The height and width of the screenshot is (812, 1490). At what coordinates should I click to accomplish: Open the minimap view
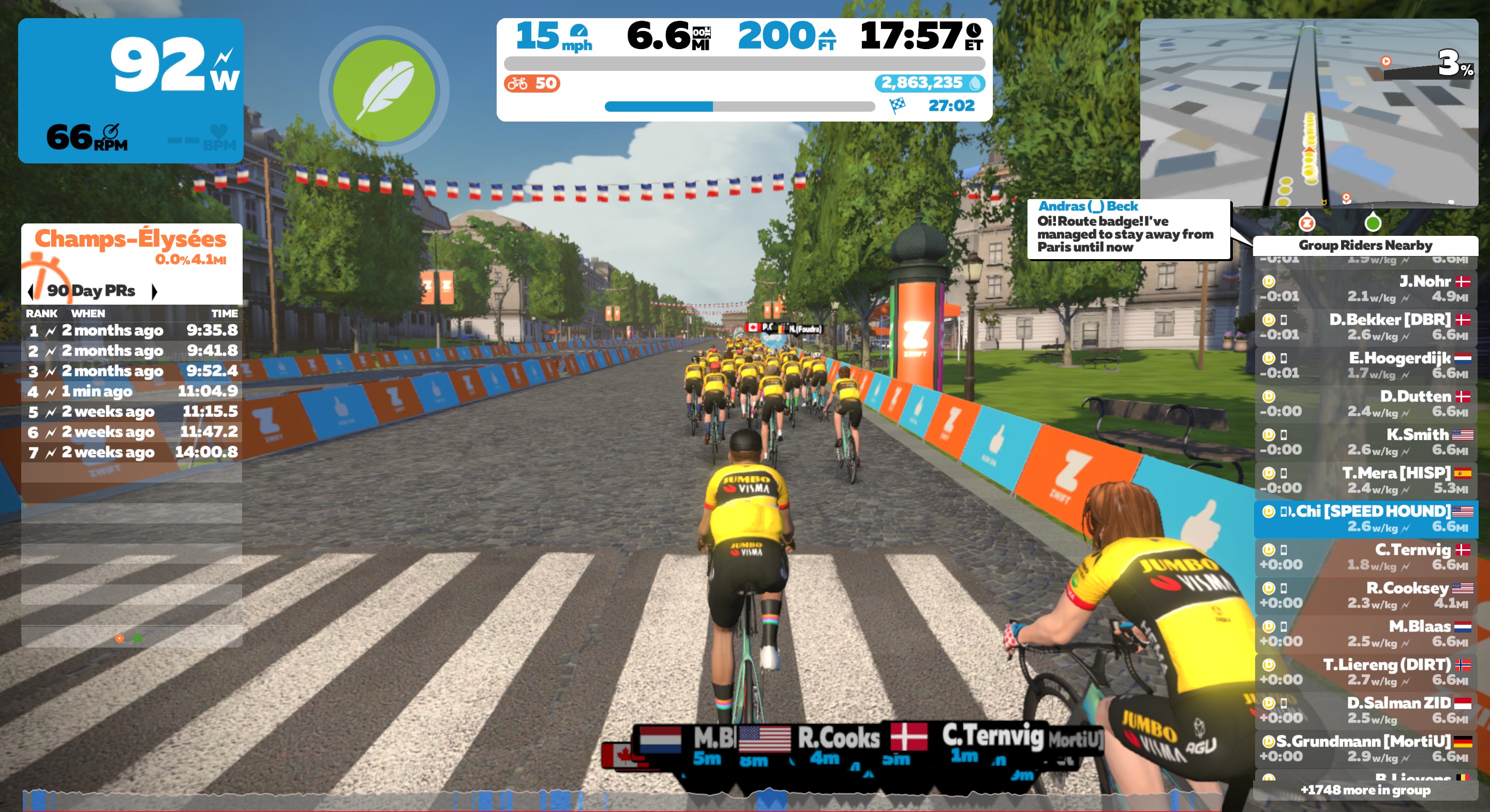(1308, 113)
